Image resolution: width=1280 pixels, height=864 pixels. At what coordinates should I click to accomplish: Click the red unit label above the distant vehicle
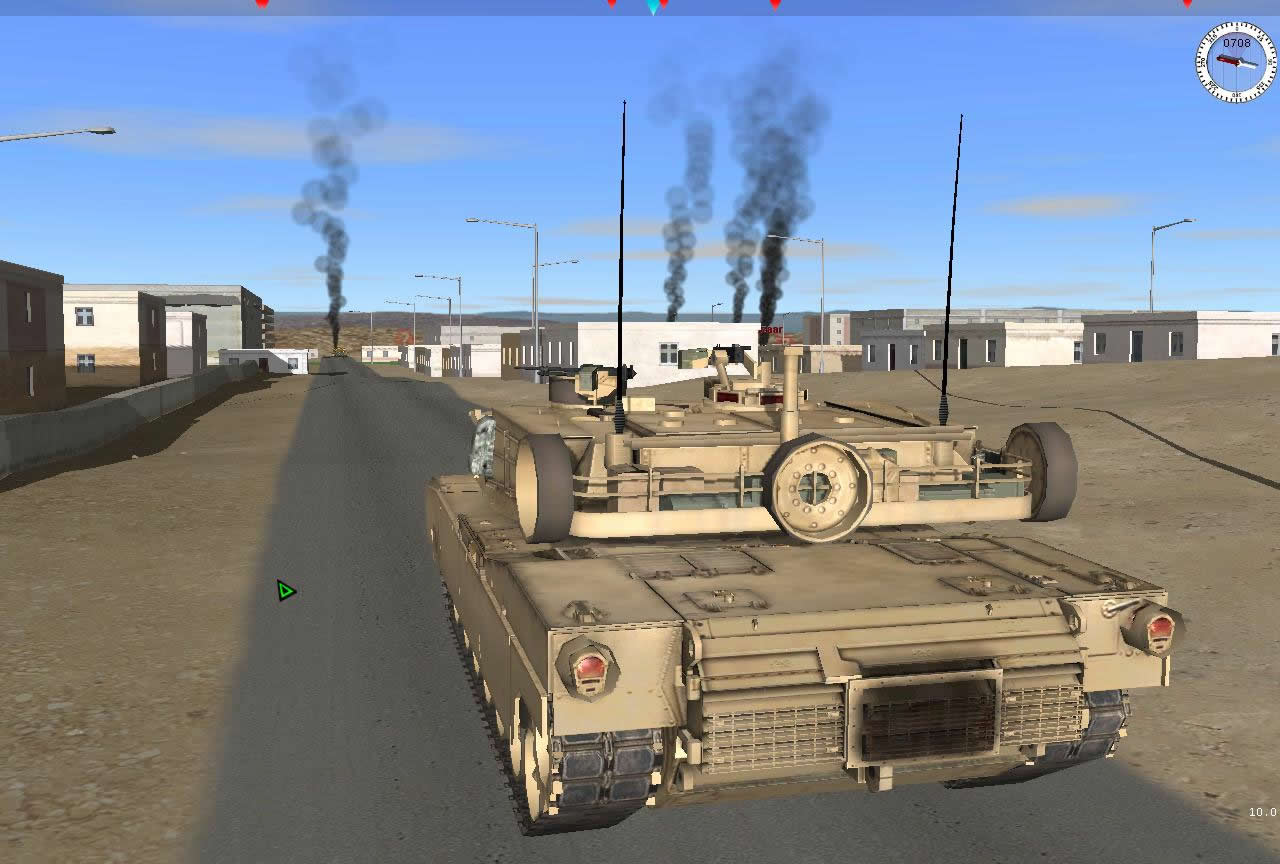(x=772, y=330)
